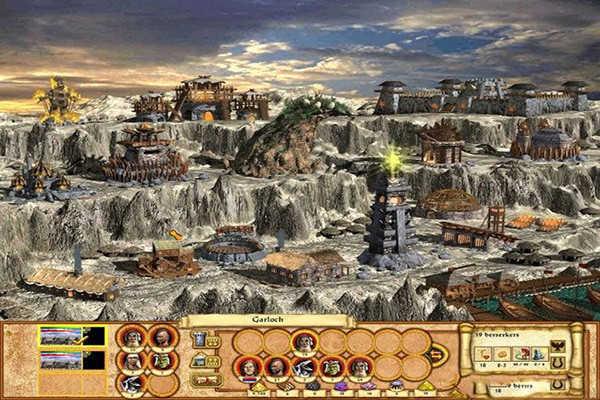Click the town building icon button

click(200, 360)
